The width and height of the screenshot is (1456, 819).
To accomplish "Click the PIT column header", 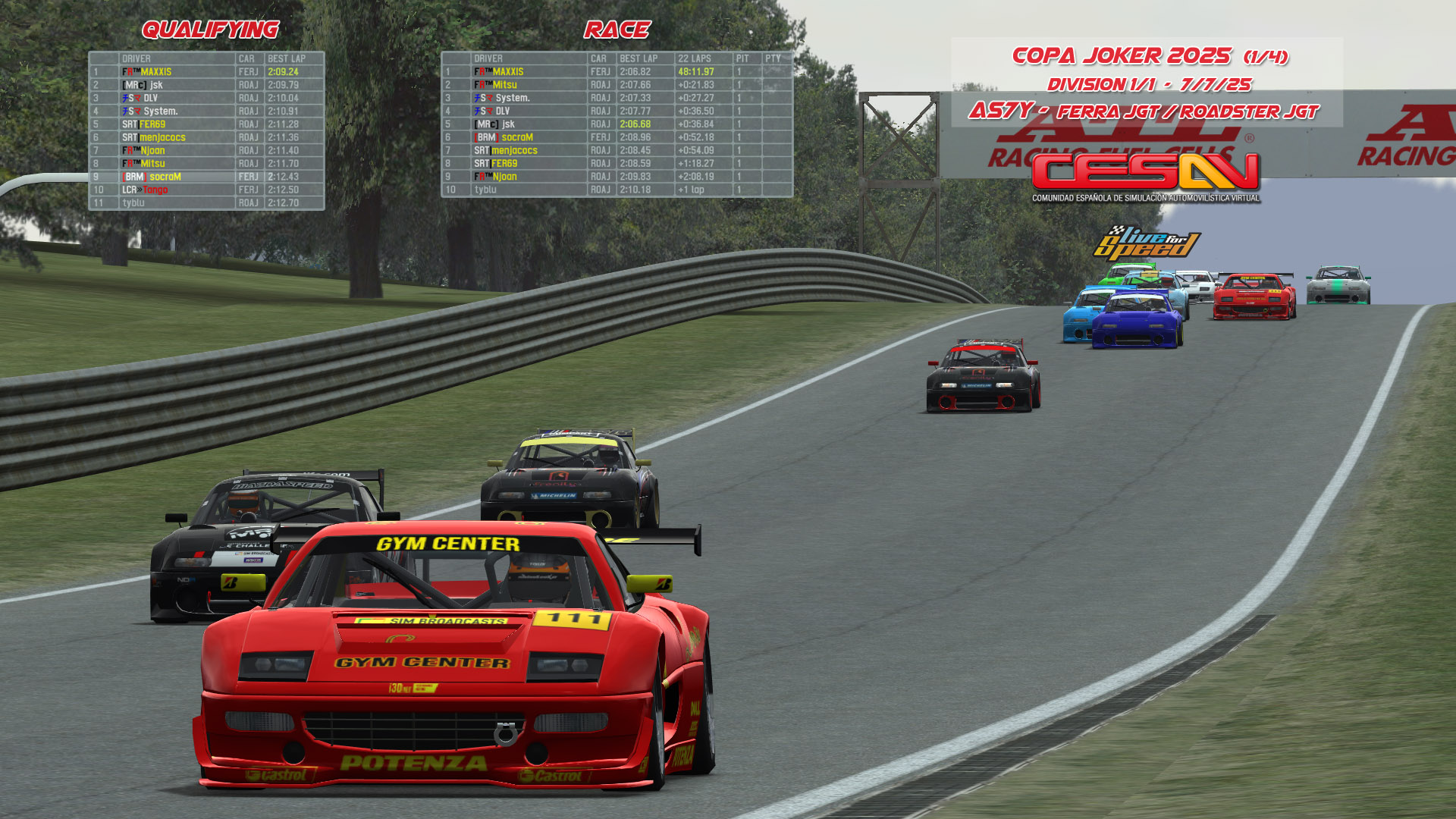I will point(742,58).
